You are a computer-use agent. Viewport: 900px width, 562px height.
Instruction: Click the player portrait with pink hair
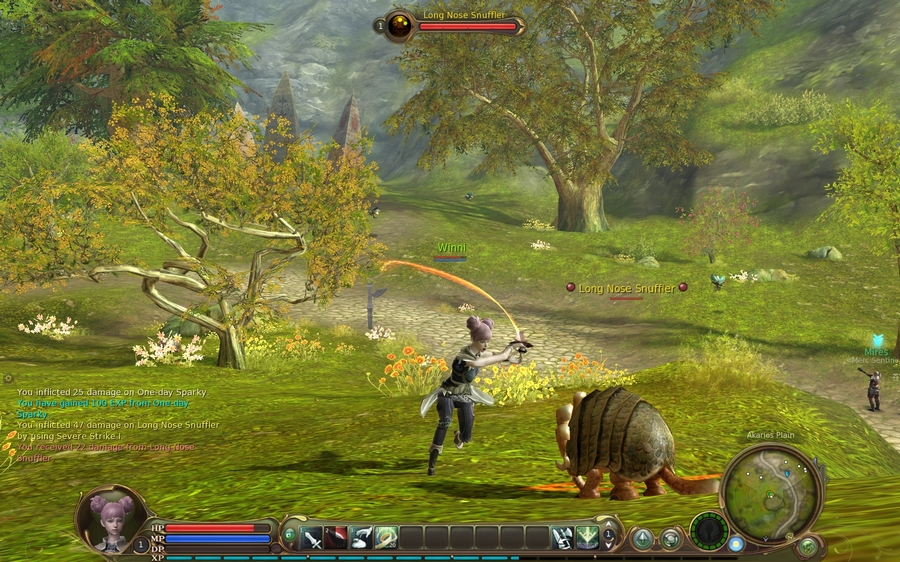coord(111,519)
